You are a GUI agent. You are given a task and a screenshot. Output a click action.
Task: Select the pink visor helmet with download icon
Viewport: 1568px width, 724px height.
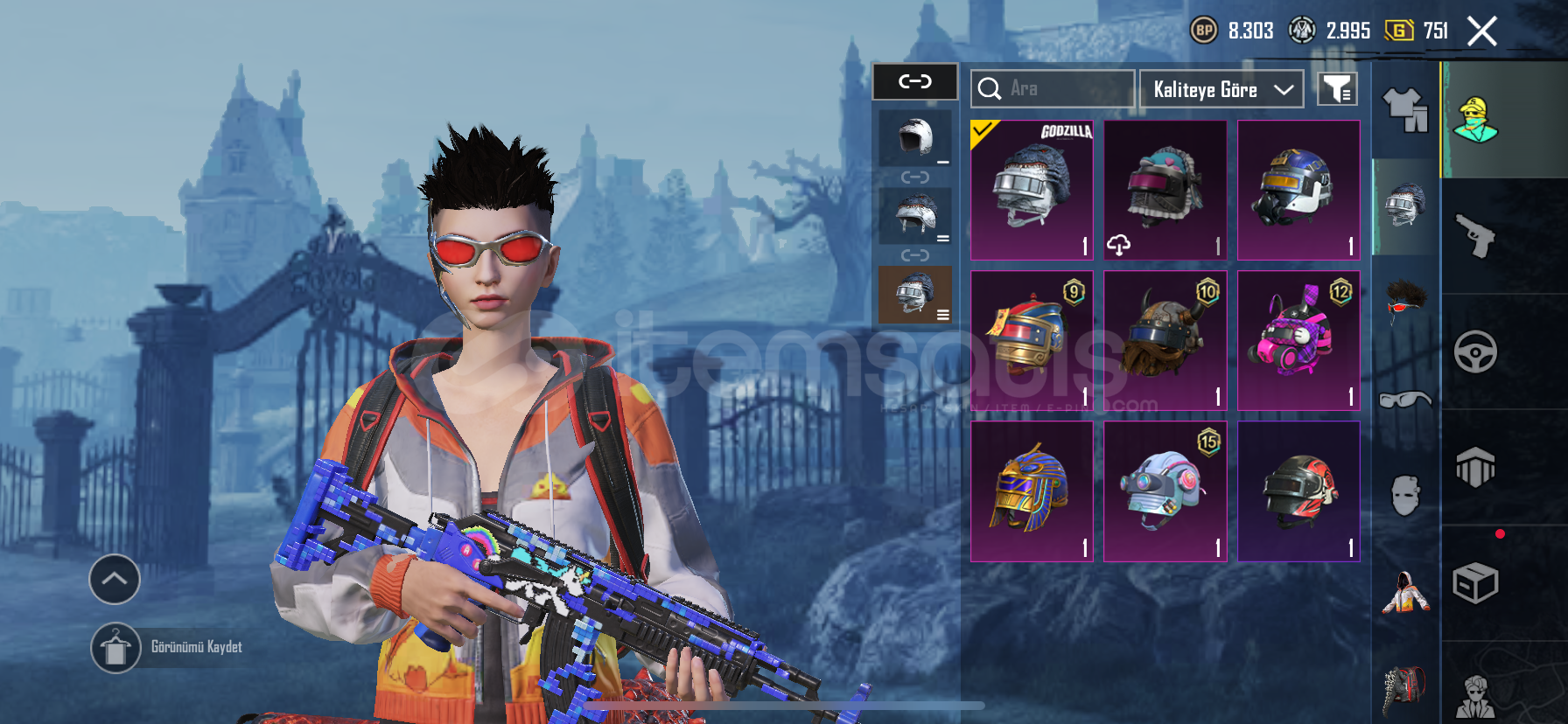point(1165,190)
